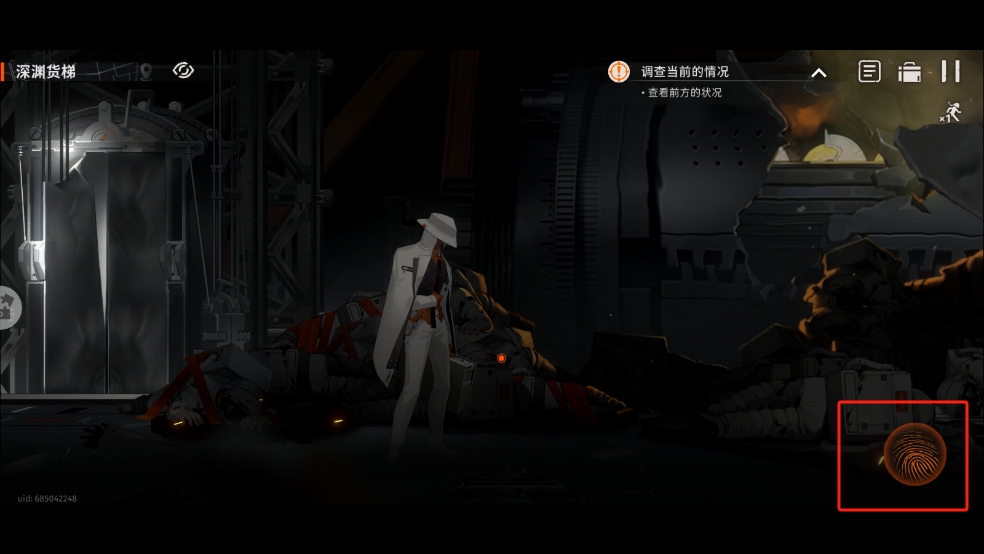Screen dimensions: 984x554
Task: Select the orange quest objective icon
Action: [619, 72]
